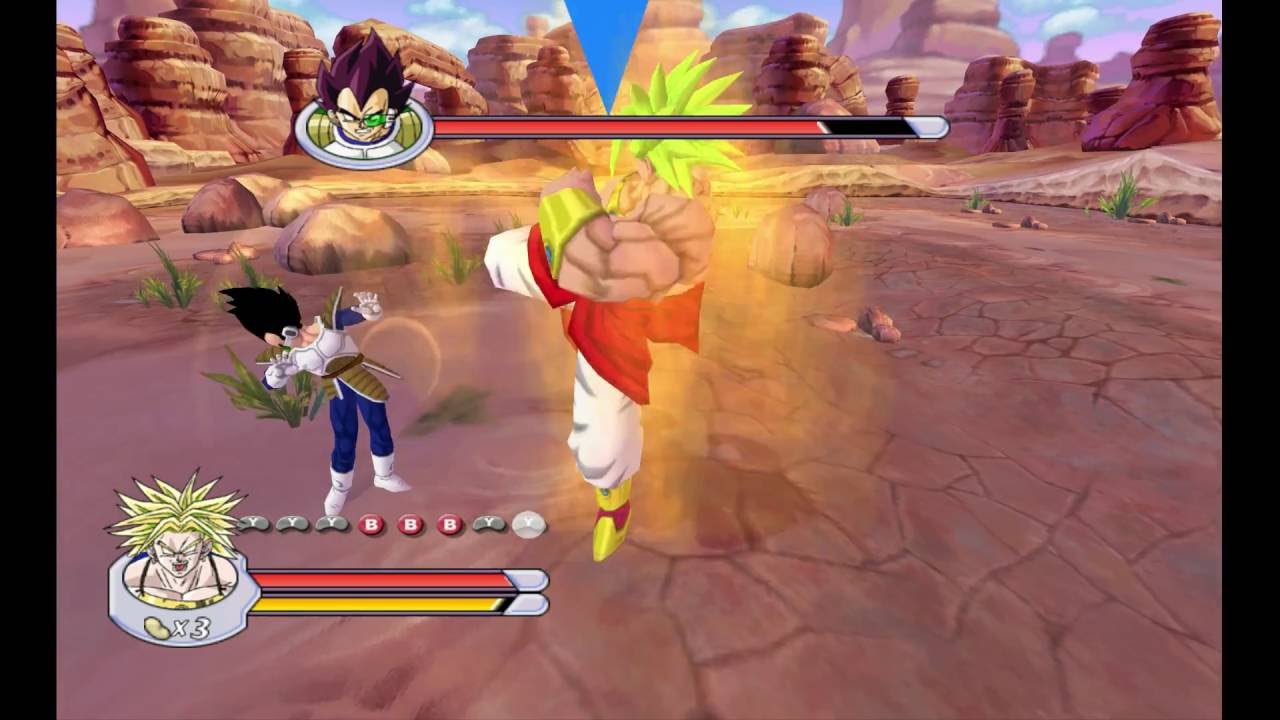Screen dimensions: 1280x720
Task: Click the second red B combo button
Action: (409, 523)
